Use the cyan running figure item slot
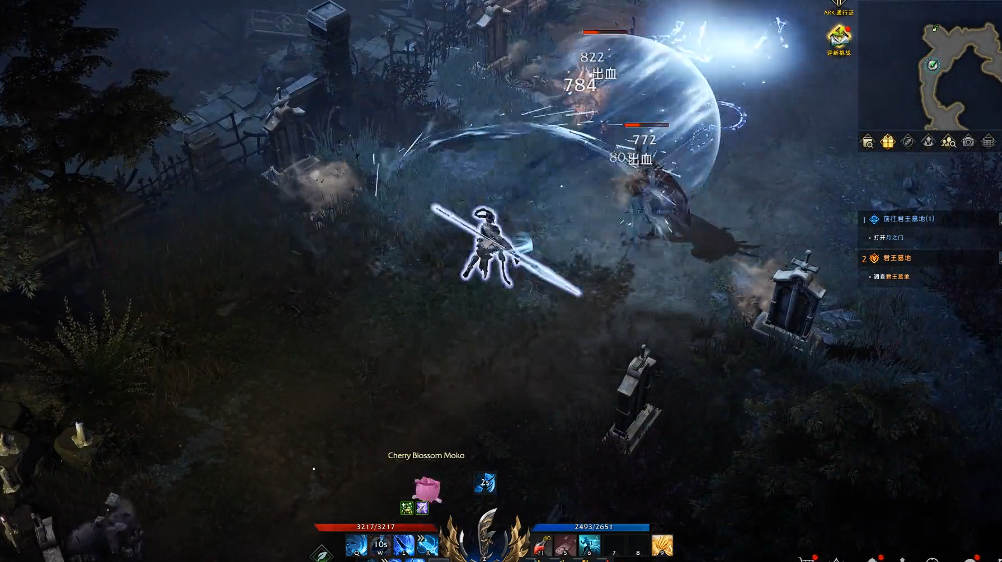Screen dimensions: 1002x562 pyautogui.click(x=589, y=545)
